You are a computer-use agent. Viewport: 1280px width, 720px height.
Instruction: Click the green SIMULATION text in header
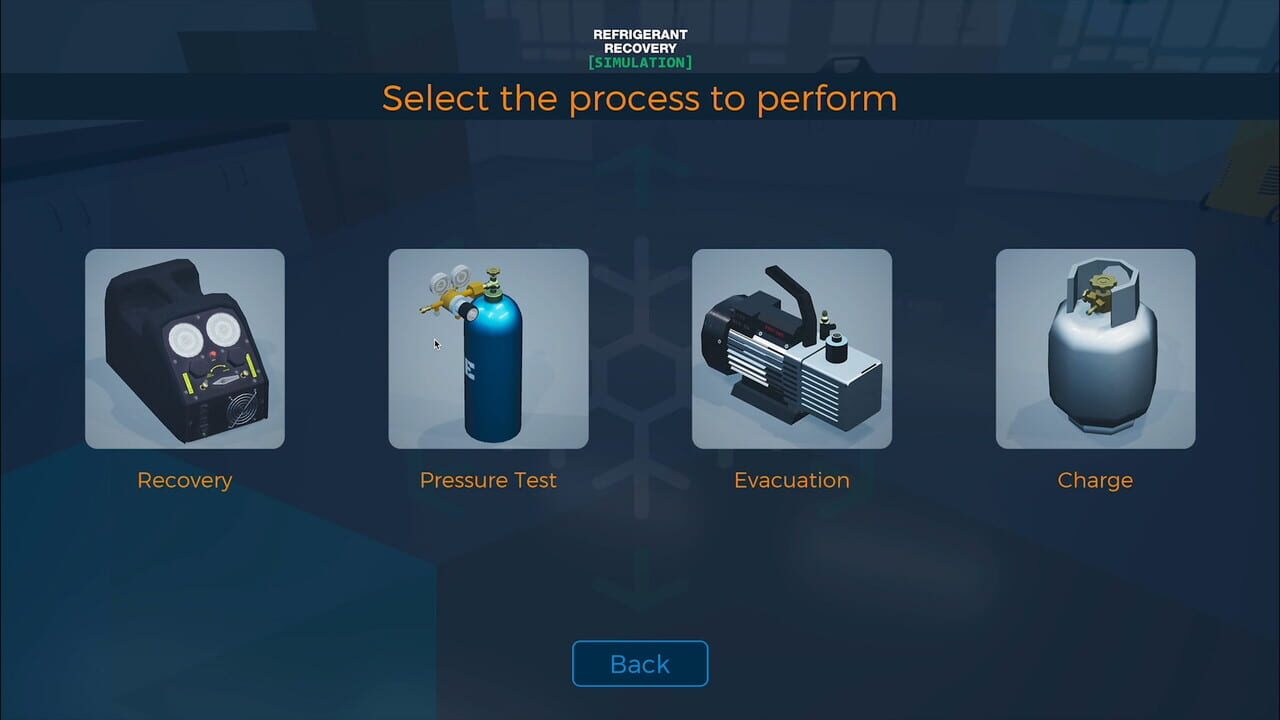[639, 60]
